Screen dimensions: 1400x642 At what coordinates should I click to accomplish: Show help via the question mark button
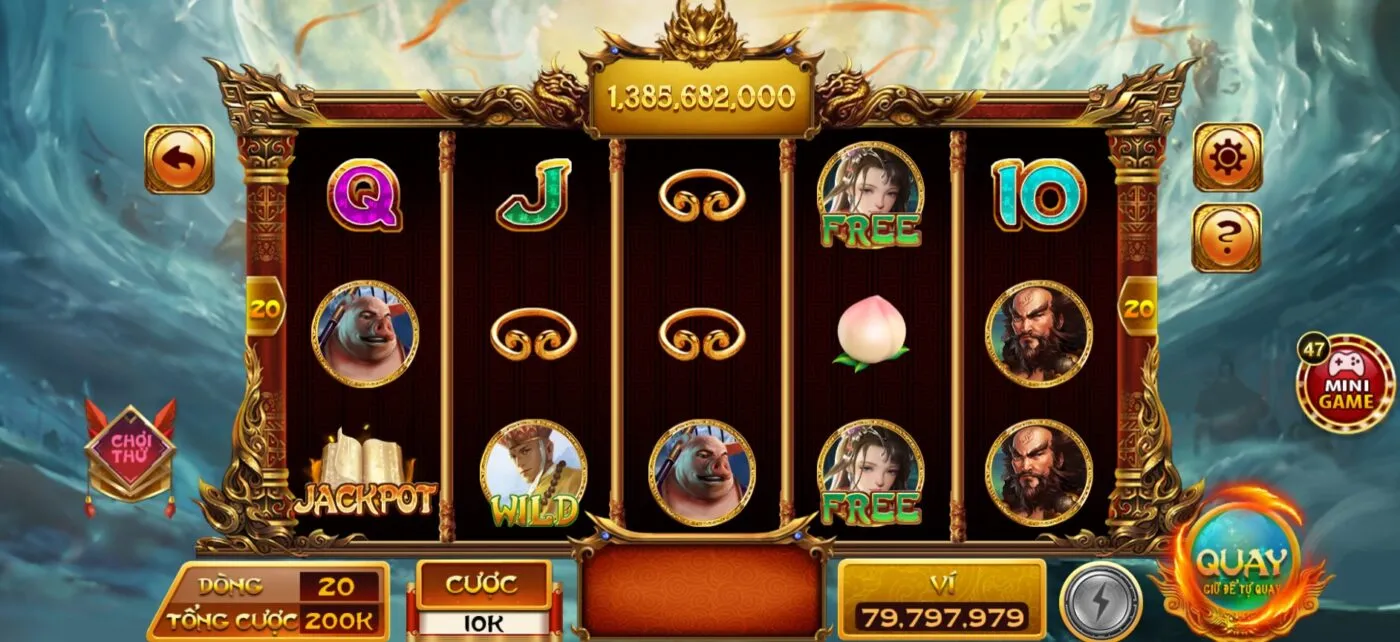[1227, 237]
